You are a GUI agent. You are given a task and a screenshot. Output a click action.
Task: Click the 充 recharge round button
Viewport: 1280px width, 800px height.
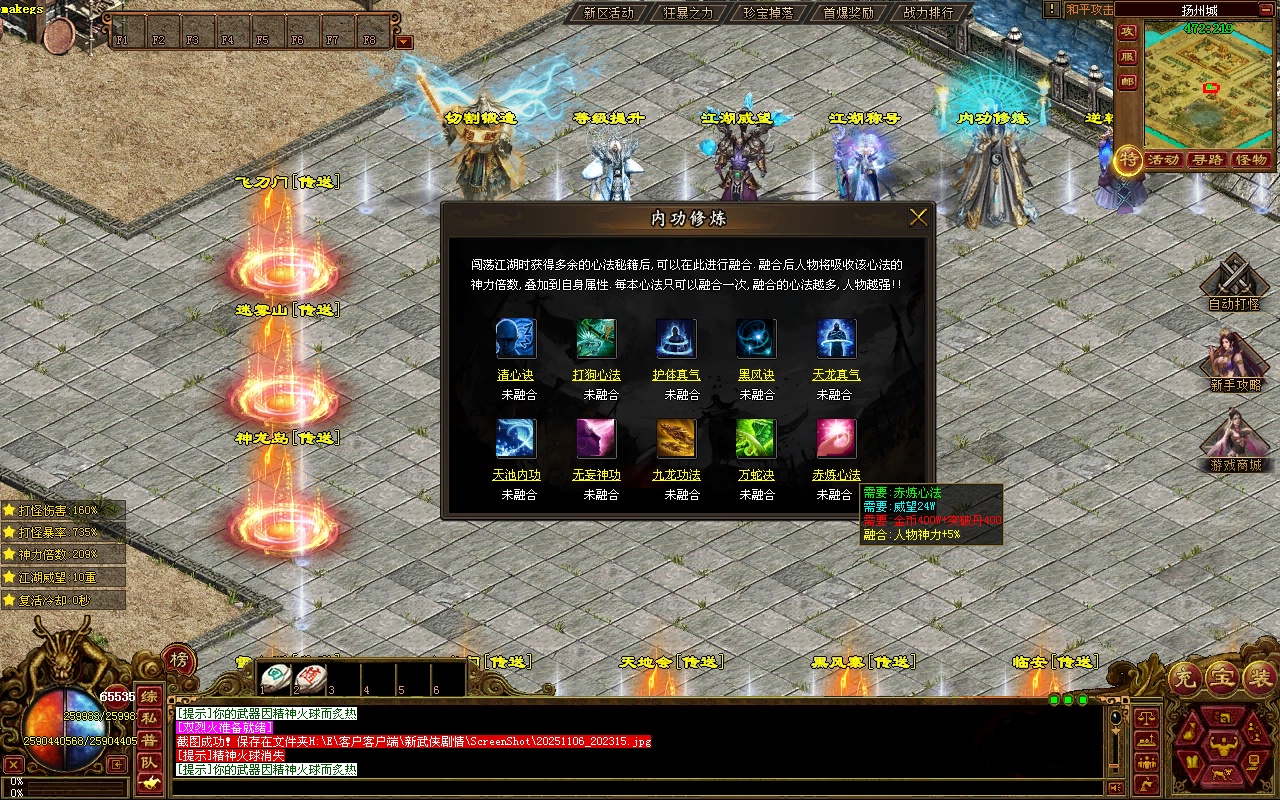(x=1185, y=678)
